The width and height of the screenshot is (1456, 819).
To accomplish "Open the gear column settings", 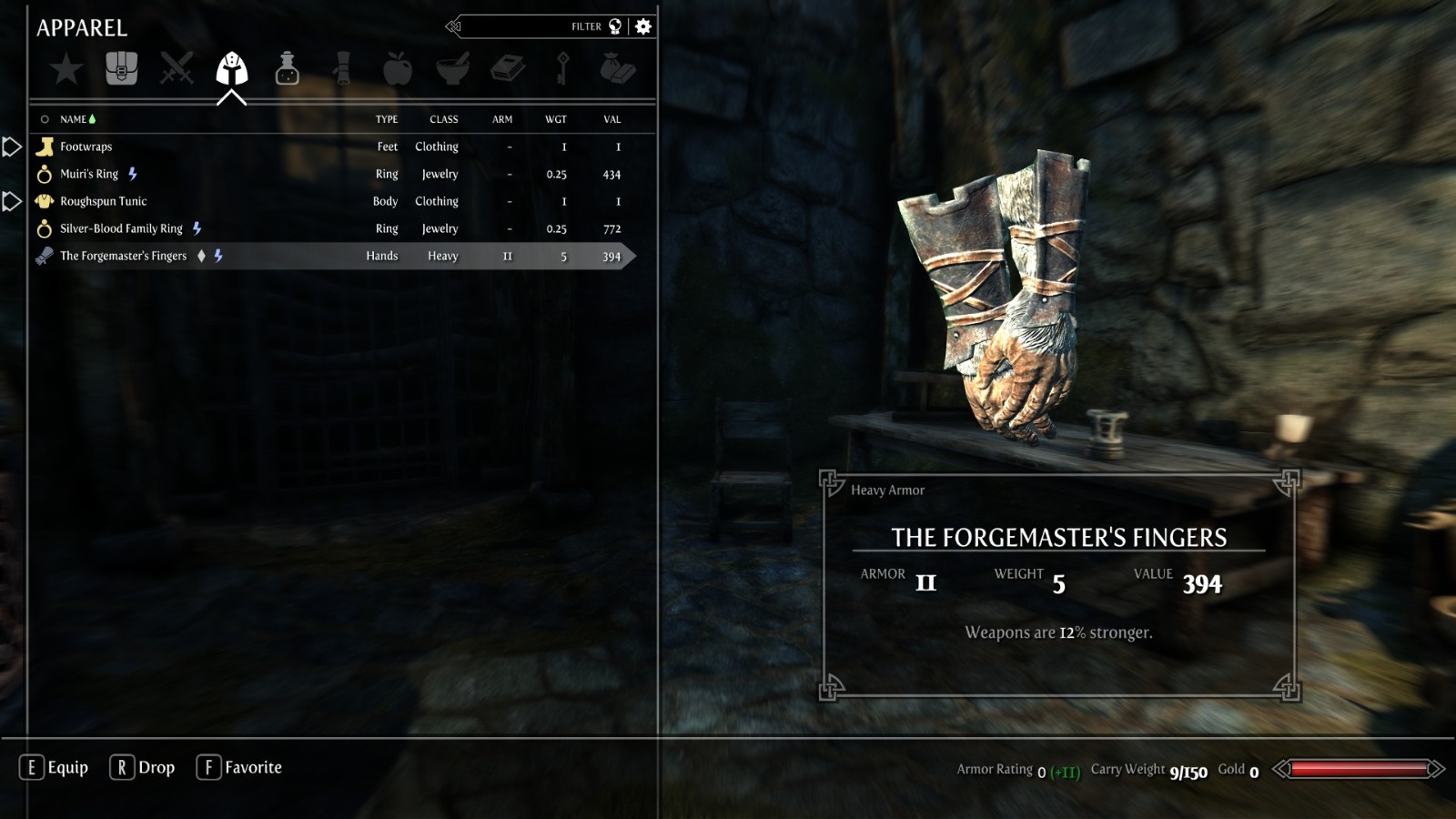I will click(643, 26).
